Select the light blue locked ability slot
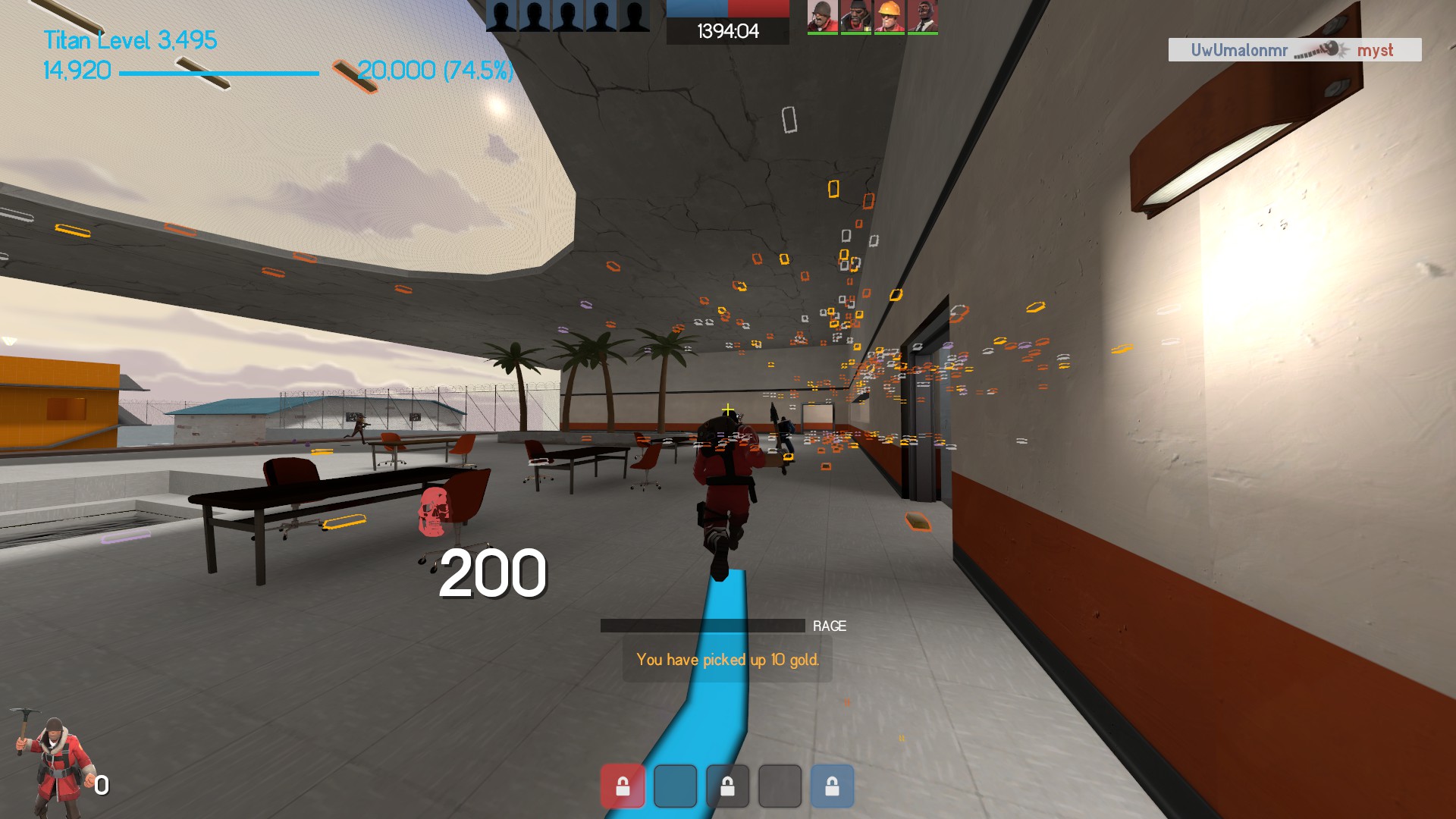 pyautogui.click(x=832, y=786)
